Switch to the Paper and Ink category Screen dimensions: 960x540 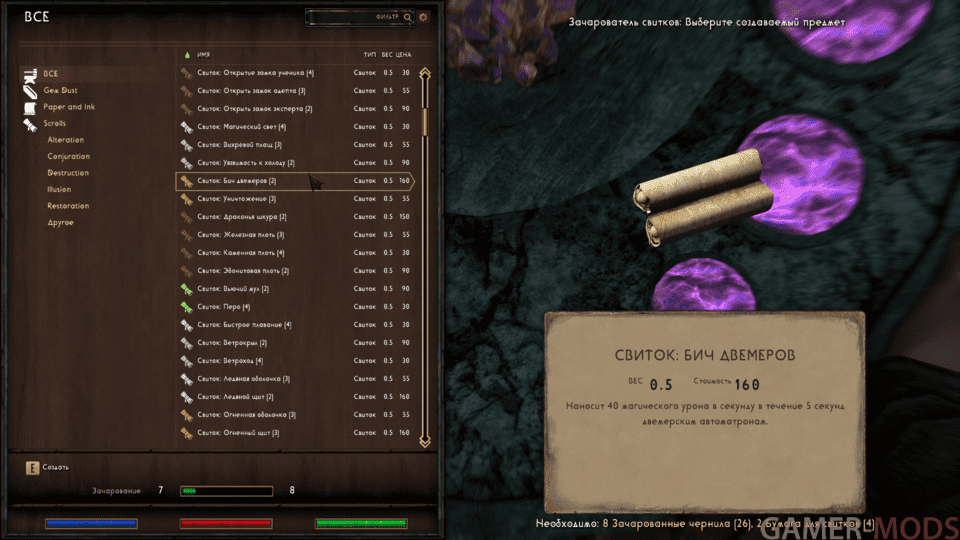68,107
